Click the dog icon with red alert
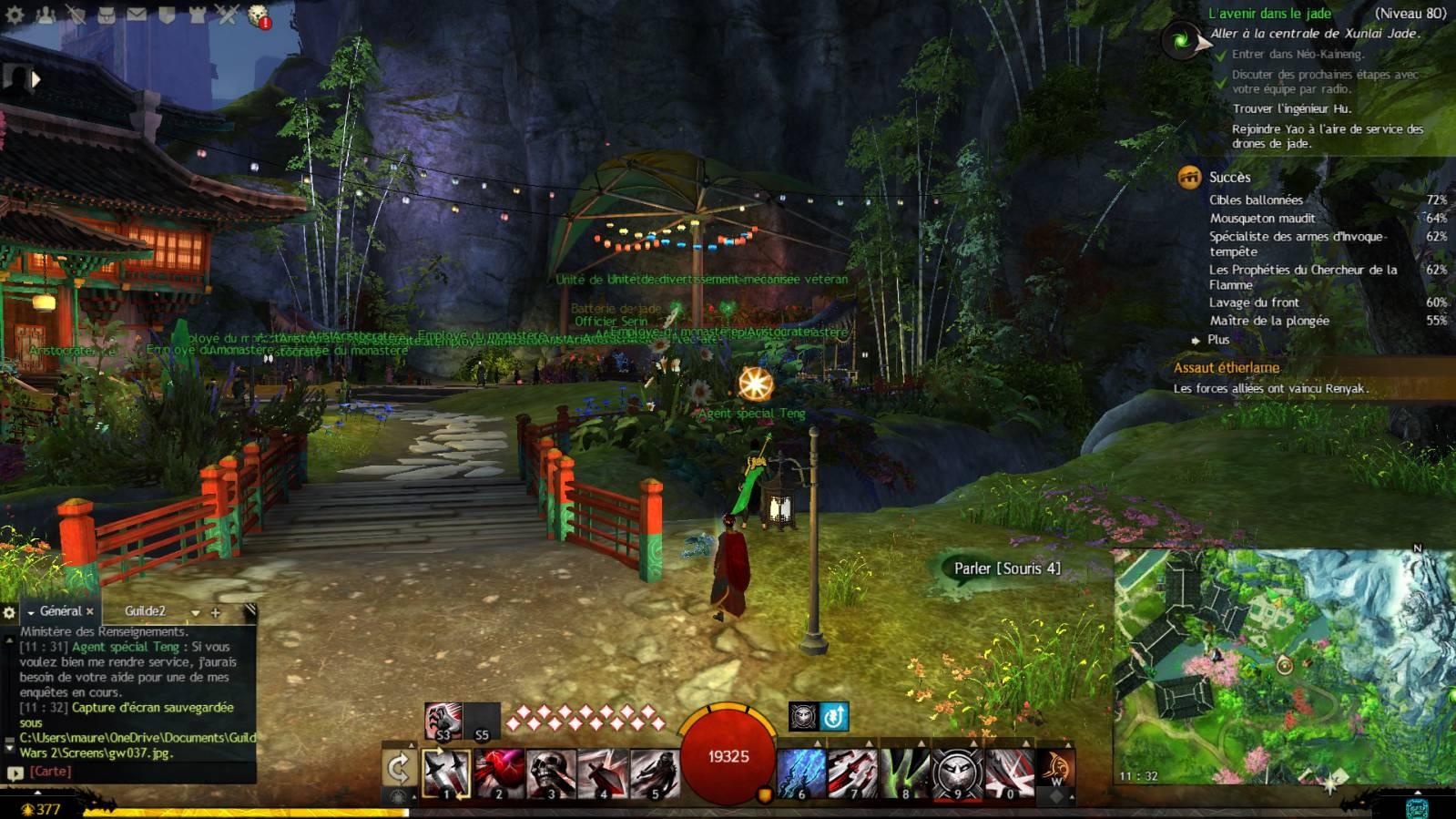The width and height of the screenshot is (1456, 819). 259,15
